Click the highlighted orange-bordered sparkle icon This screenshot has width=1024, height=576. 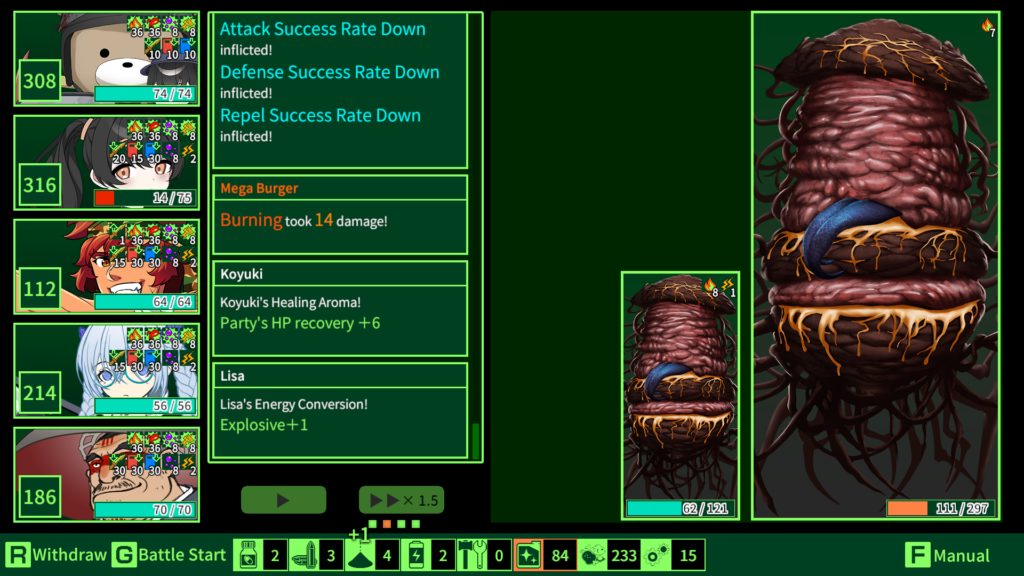tap(528, 555)
